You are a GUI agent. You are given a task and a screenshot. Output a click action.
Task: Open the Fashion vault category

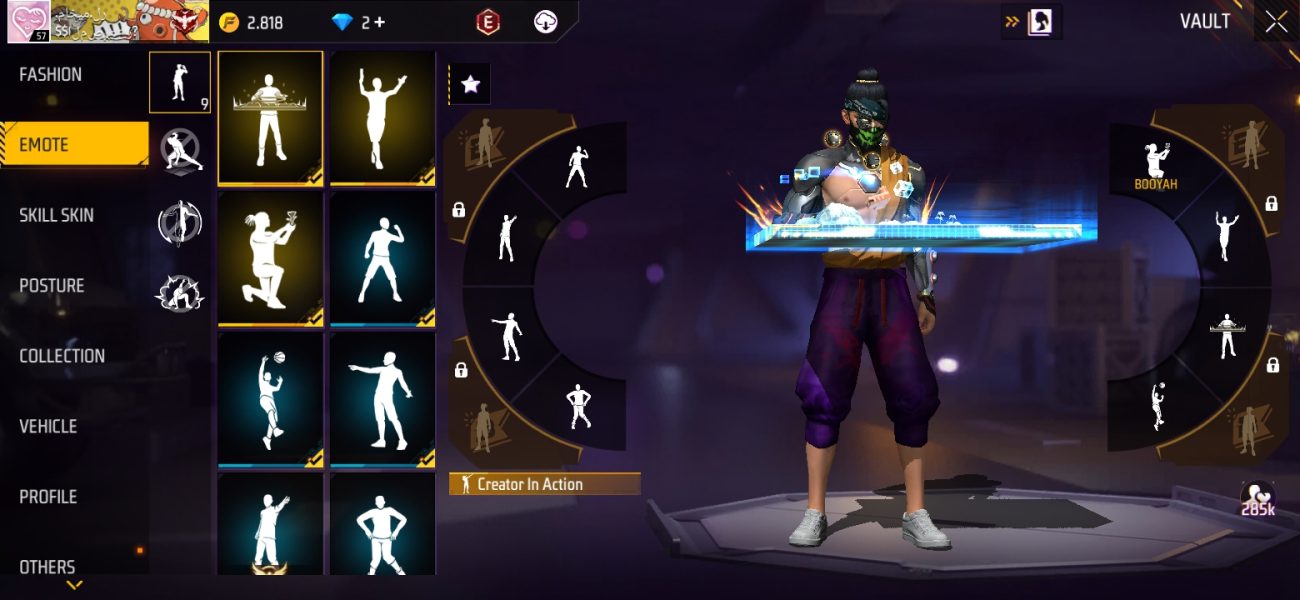[51, 75]
